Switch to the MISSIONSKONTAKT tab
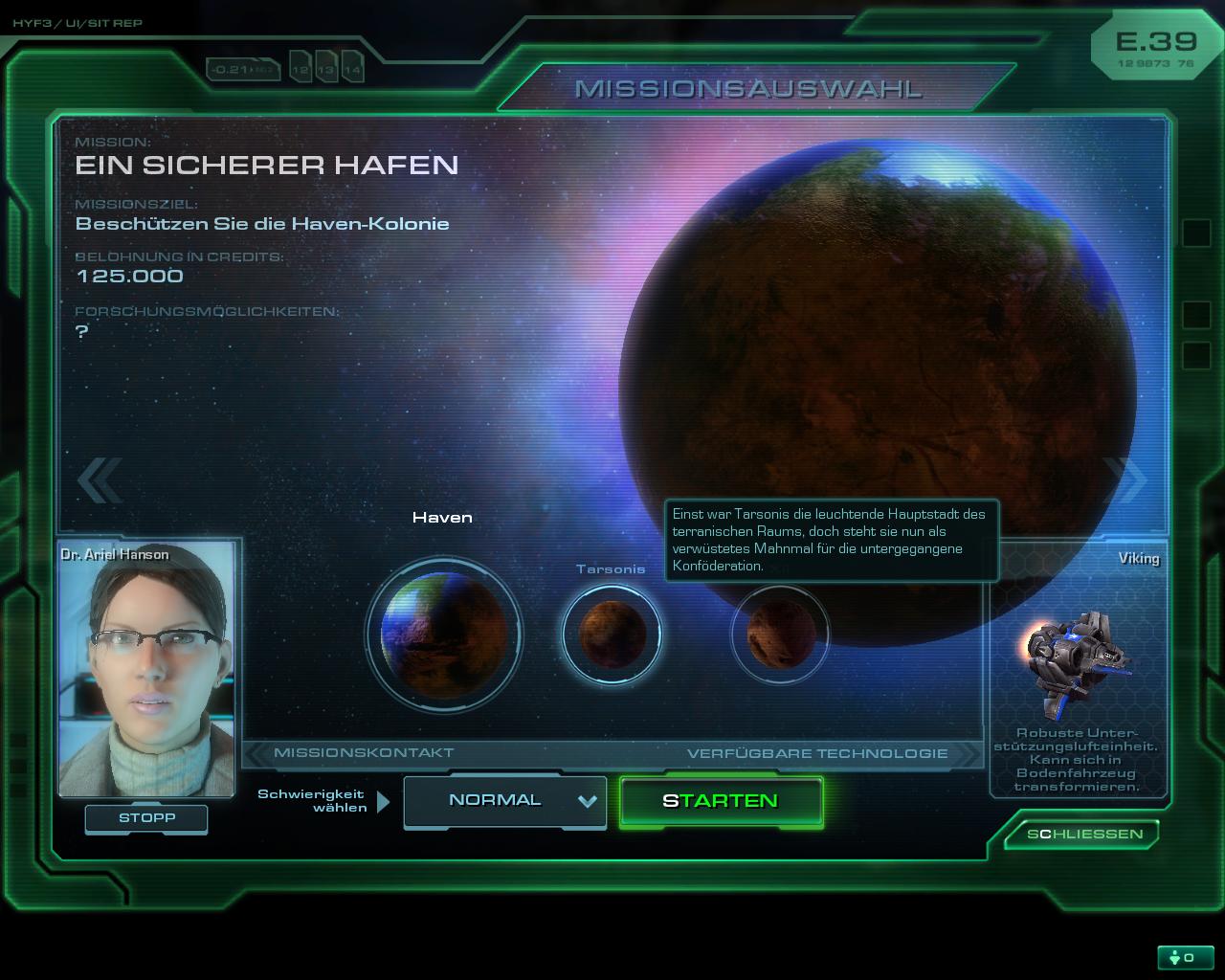 pos(364,752)
